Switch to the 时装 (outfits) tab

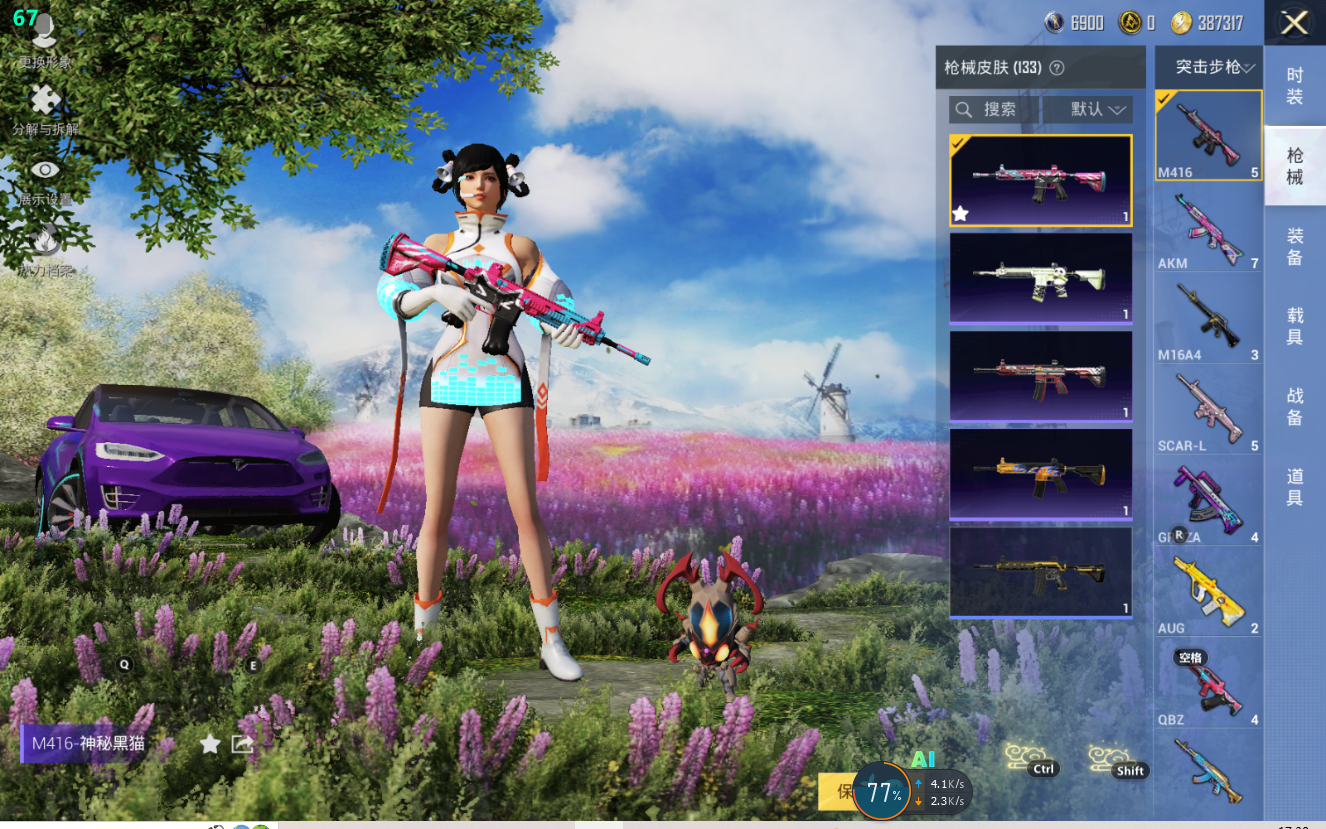click(x=1295, y=87)
